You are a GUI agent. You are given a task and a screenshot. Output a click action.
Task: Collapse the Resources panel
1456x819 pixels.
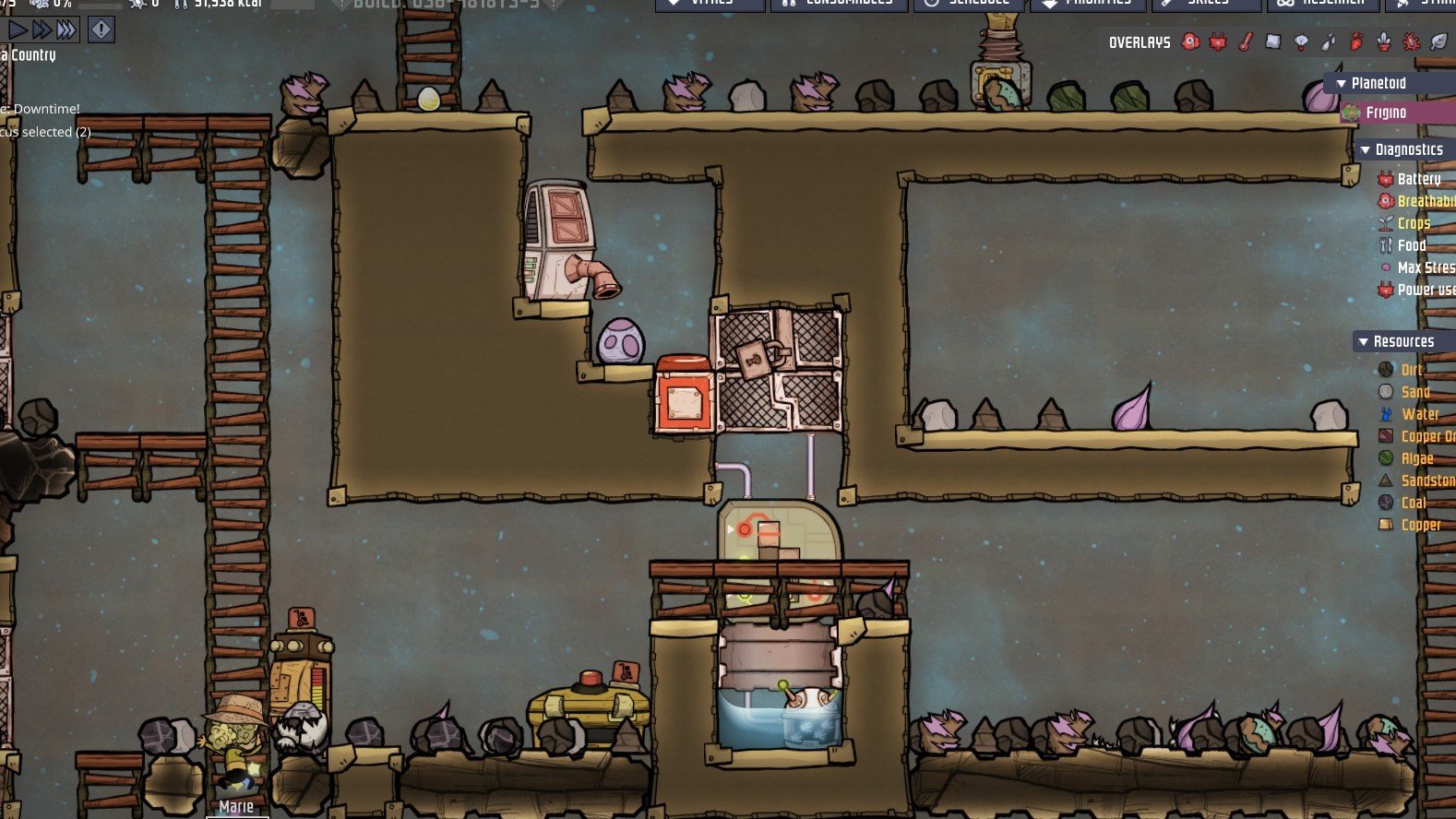1363,341
